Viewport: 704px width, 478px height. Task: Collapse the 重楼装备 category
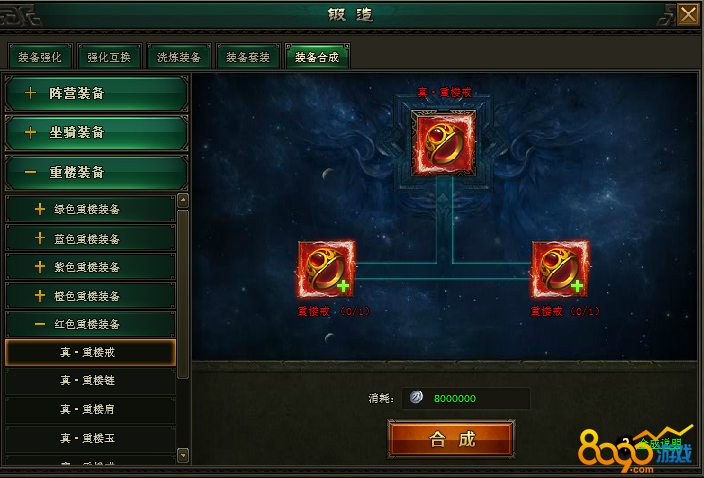click(96, 173)
